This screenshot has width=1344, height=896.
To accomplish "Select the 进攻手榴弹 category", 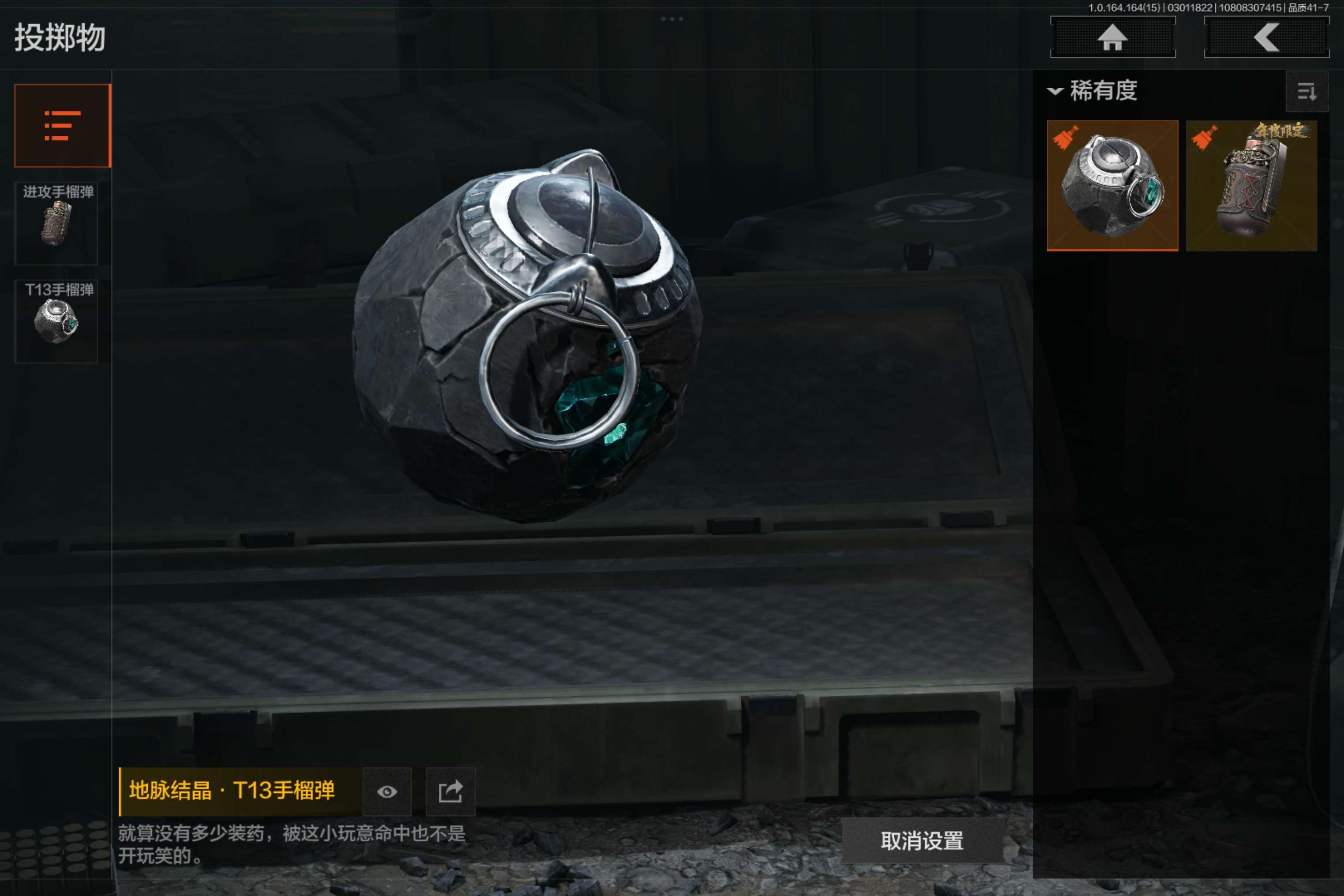I will [56, 224].
